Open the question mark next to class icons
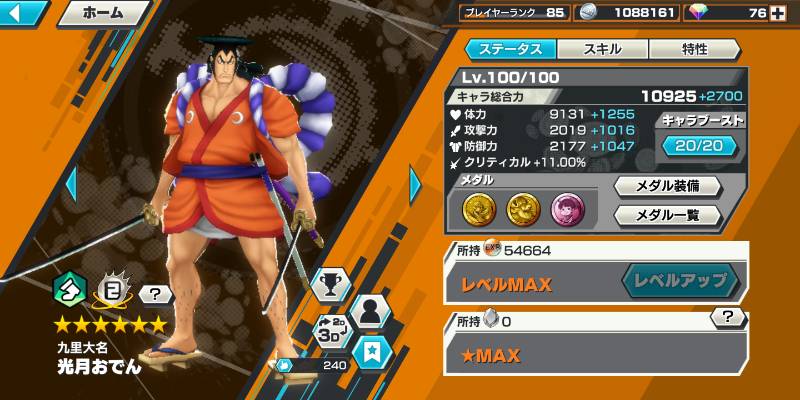 155,294
